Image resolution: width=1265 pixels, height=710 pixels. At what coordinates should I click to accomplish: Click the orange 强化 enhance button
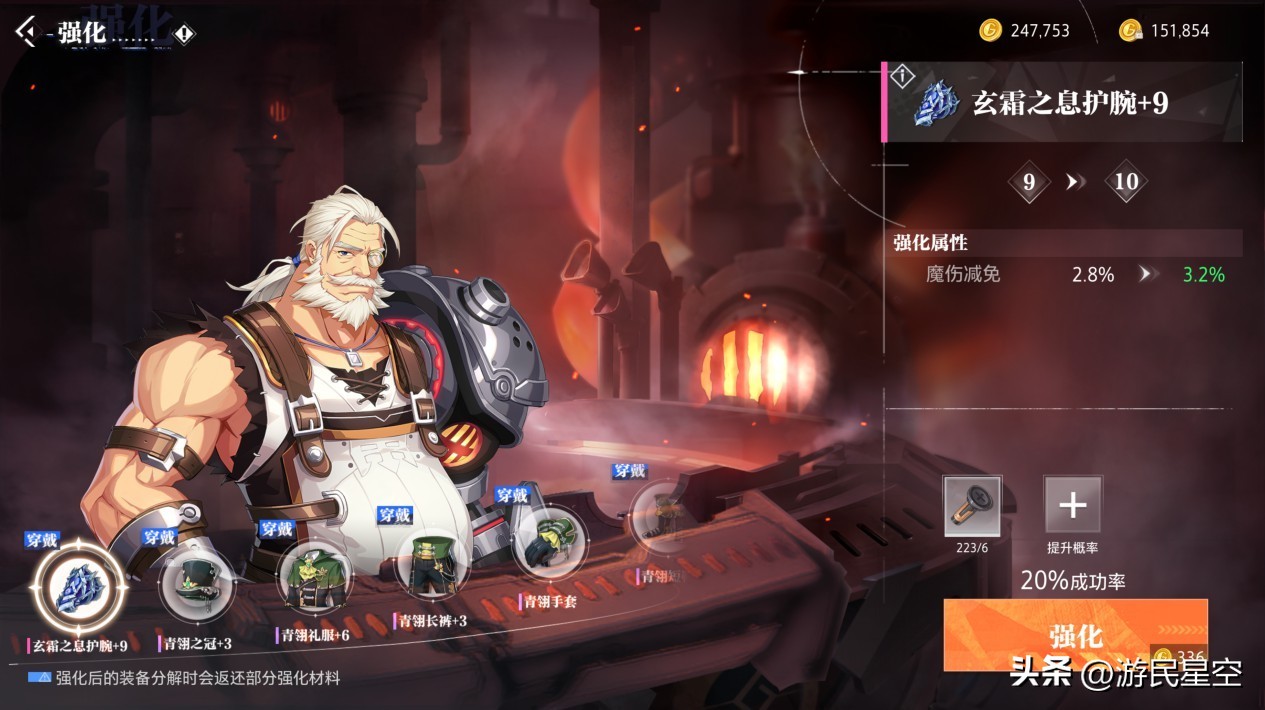coord(1075,634)
